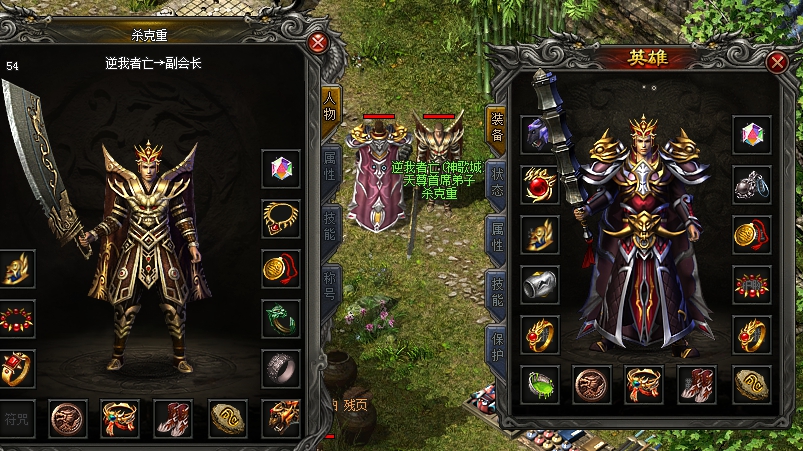The image size is (803, 451).
Task: Select the green jade ring slot
Action: point(281,318)
